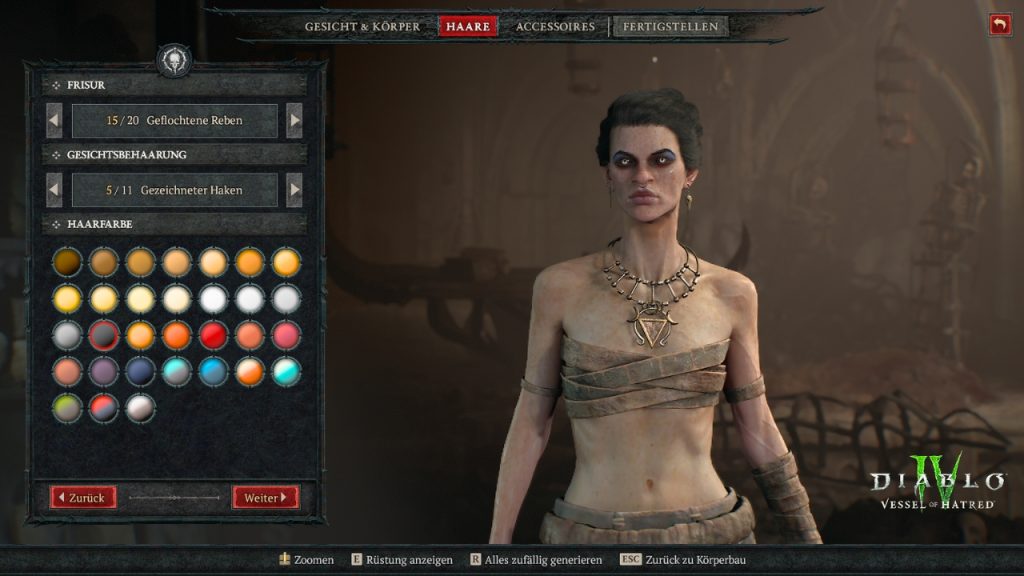This screenshot has height=576, width=1024.
Task: Show the previous Gesichtsbehaarung option
Action: click(55, 190)
